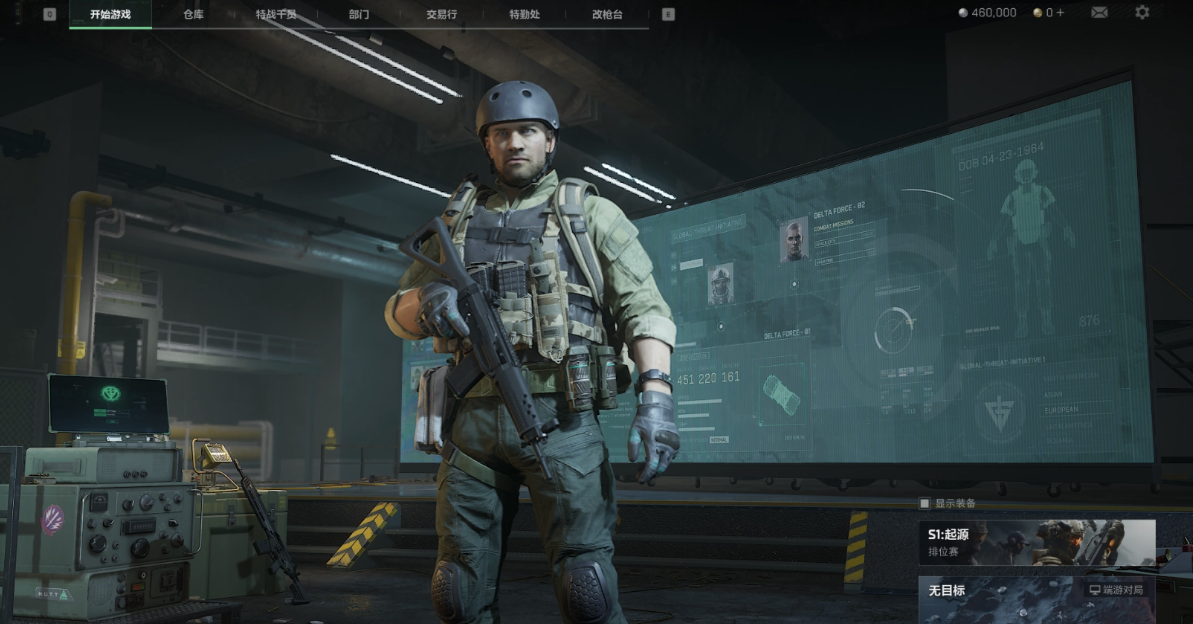Image resolution: width=1193 pixels, height=624 pixels.
Task: Open the 交易行 (Trading House) tab
Action: (x=442, y=14)
